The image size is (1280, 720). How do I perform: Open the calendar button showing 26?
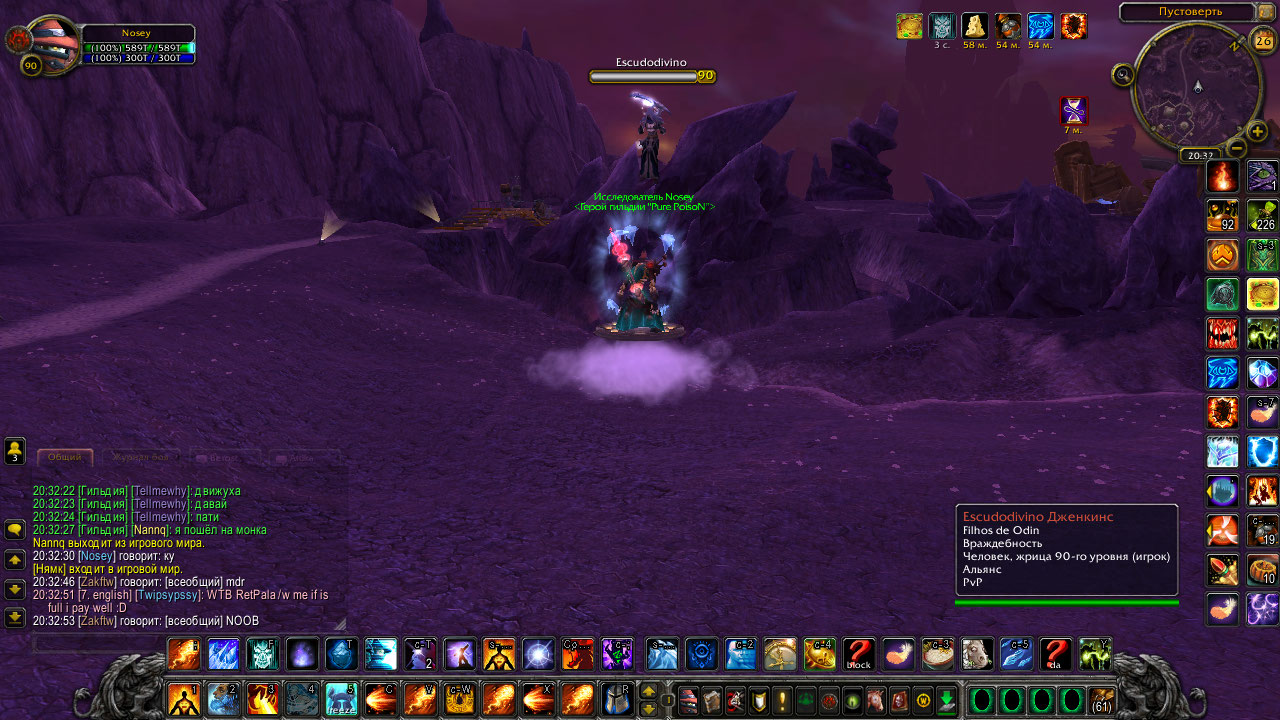pyautogui.click(x=1263, y=41)
